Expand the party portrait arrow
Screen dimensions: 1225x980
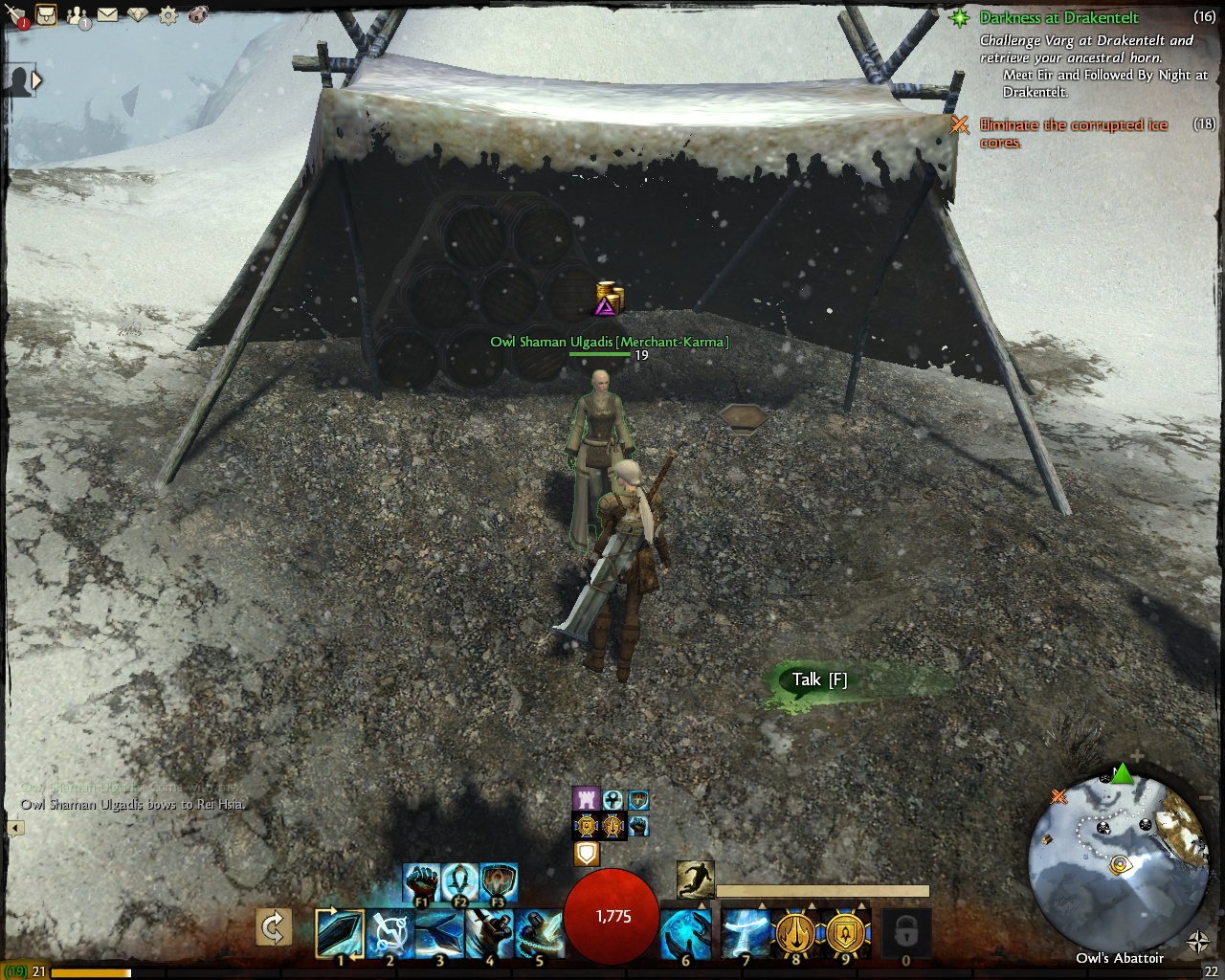36,81
